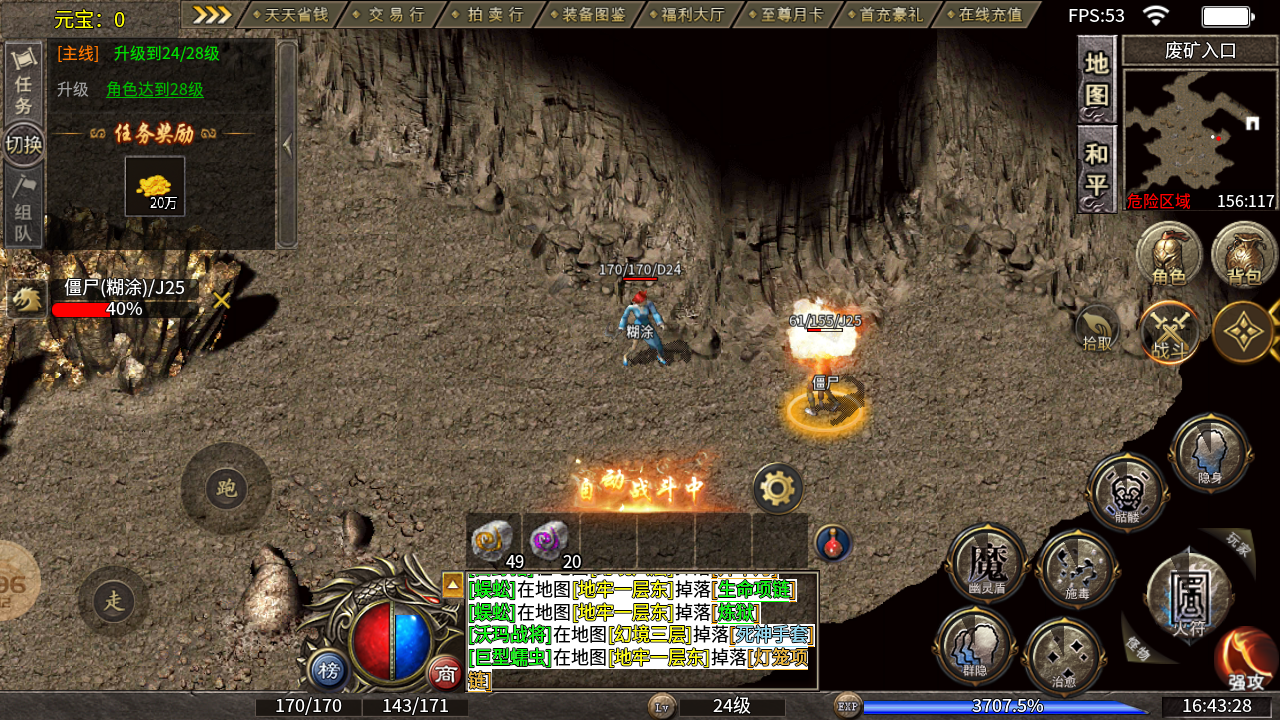Screen dimensions: 1280x720
Task: Open the 地图 map button
Action: 1097,79
